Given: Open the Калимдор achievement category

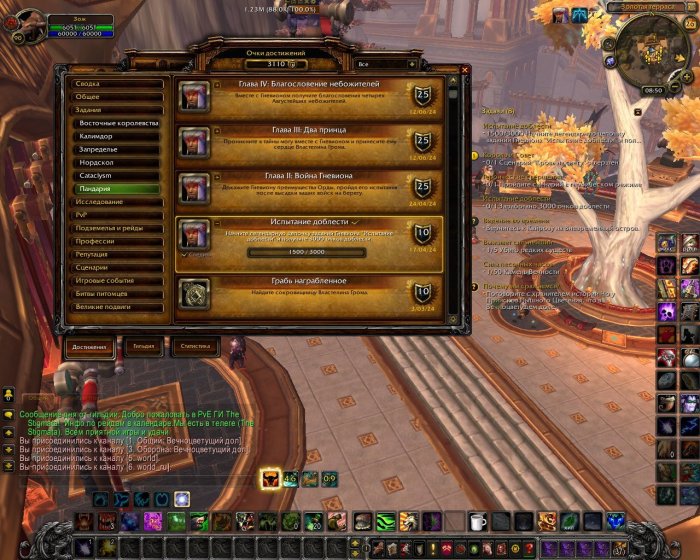Looking at the screenshot, I should click(x=118, y=136).
